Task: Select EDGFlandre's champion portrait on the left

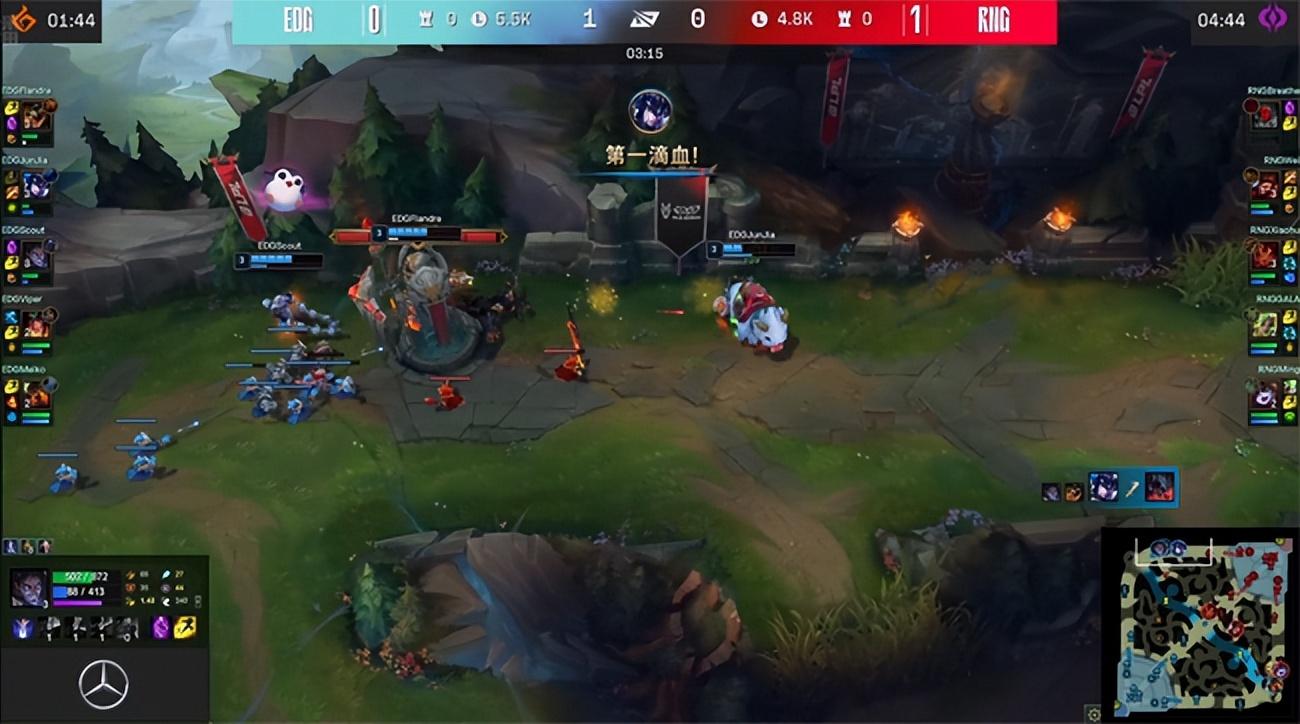Action: pyautogui.click(x=36, y=112)
